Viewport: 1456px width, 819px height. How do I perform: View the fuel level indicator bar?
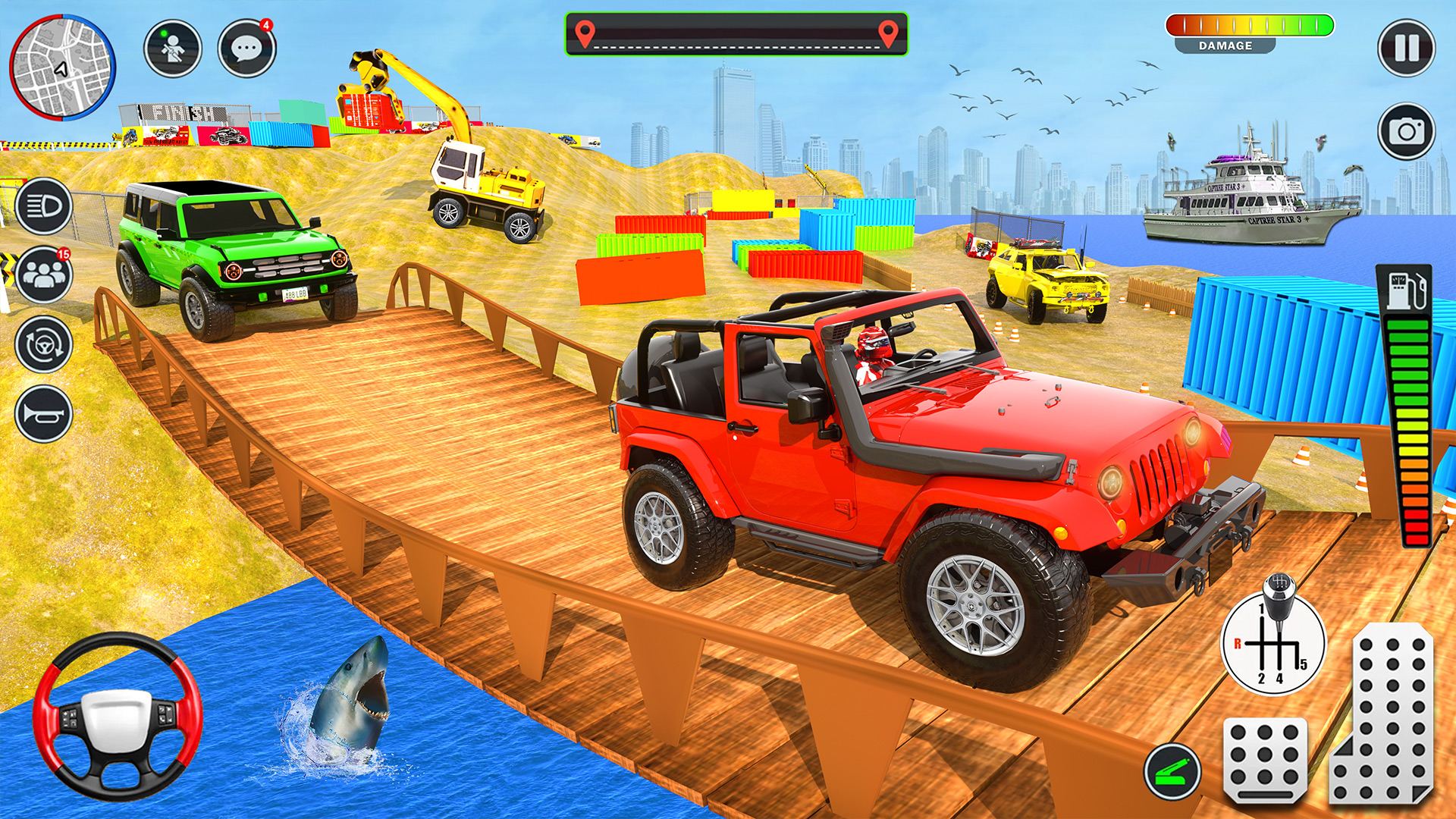(x=1407, y=425)
